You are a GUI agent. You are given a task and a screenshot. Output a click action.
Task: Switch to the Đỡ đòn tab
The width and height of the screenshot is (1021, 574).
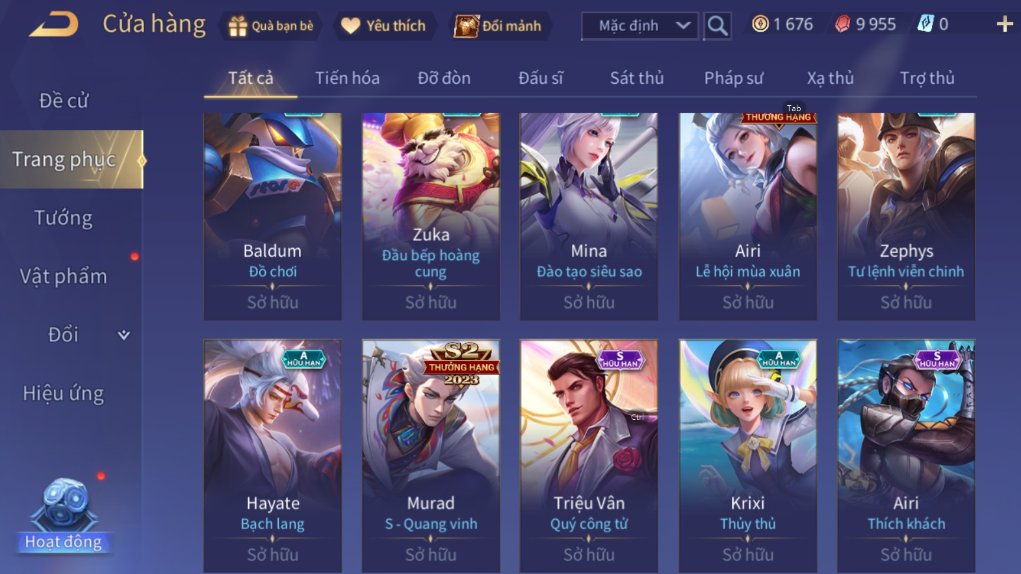click(x=444, y=78)
